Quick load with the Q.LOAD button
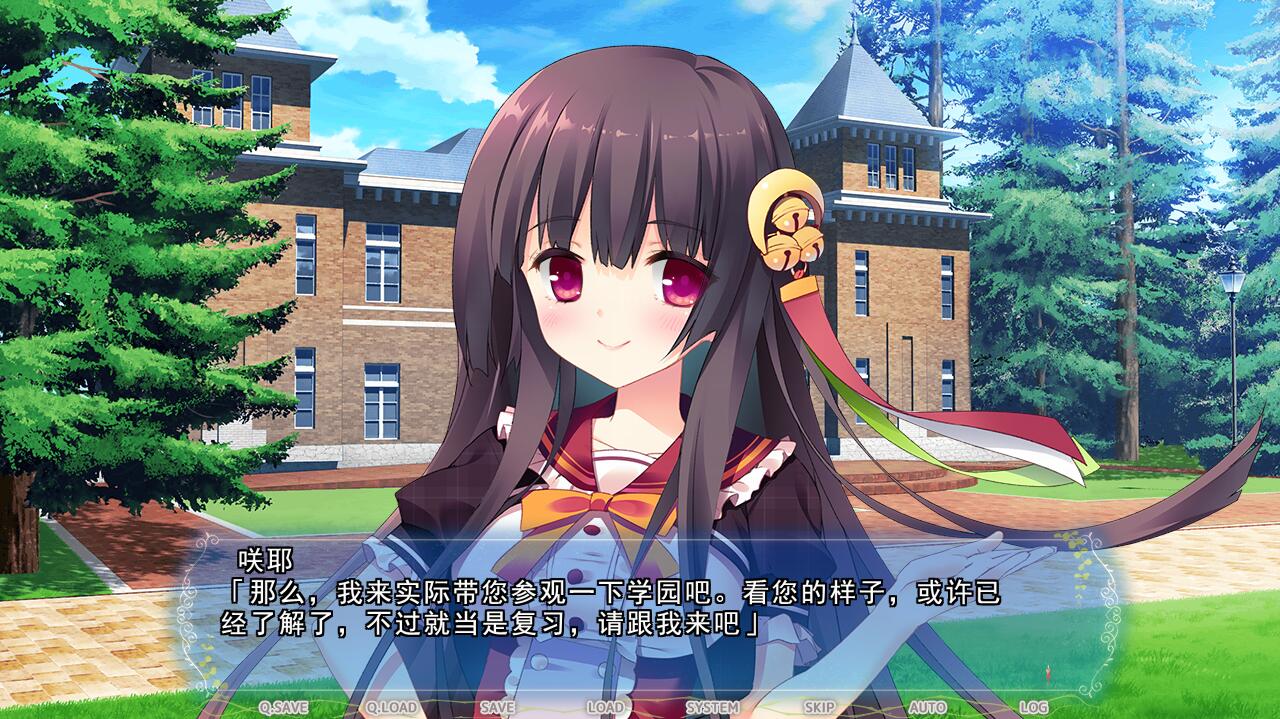1280x719 pixels. click(x=391, y=707)
